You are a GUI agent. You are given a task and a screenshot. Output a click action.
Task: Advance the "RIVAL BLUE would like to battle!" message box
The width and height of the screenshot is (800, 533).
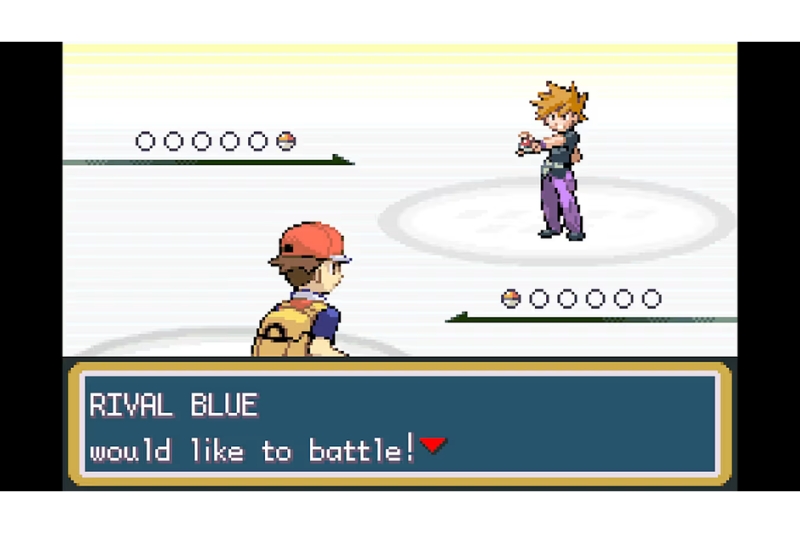400,425
